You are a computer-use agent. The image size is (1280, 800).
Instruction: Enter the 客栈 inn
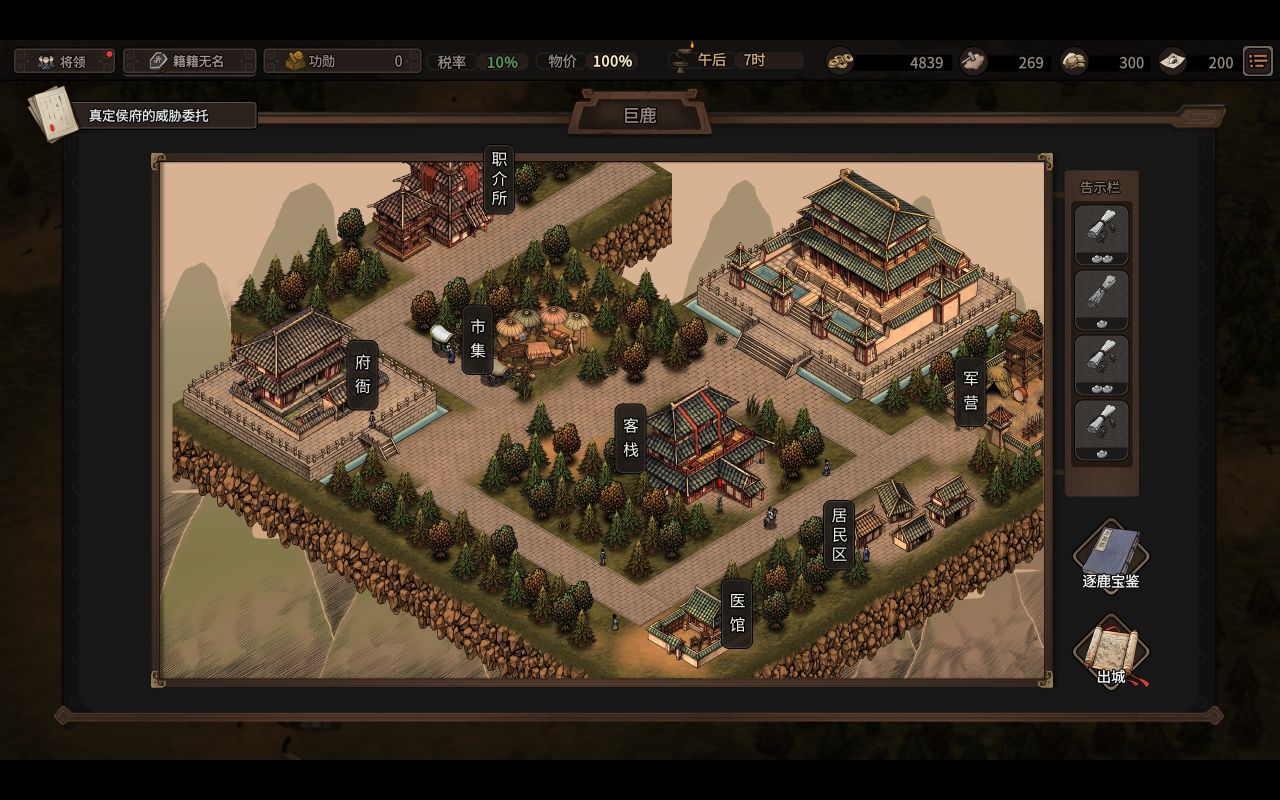point(631,438)
